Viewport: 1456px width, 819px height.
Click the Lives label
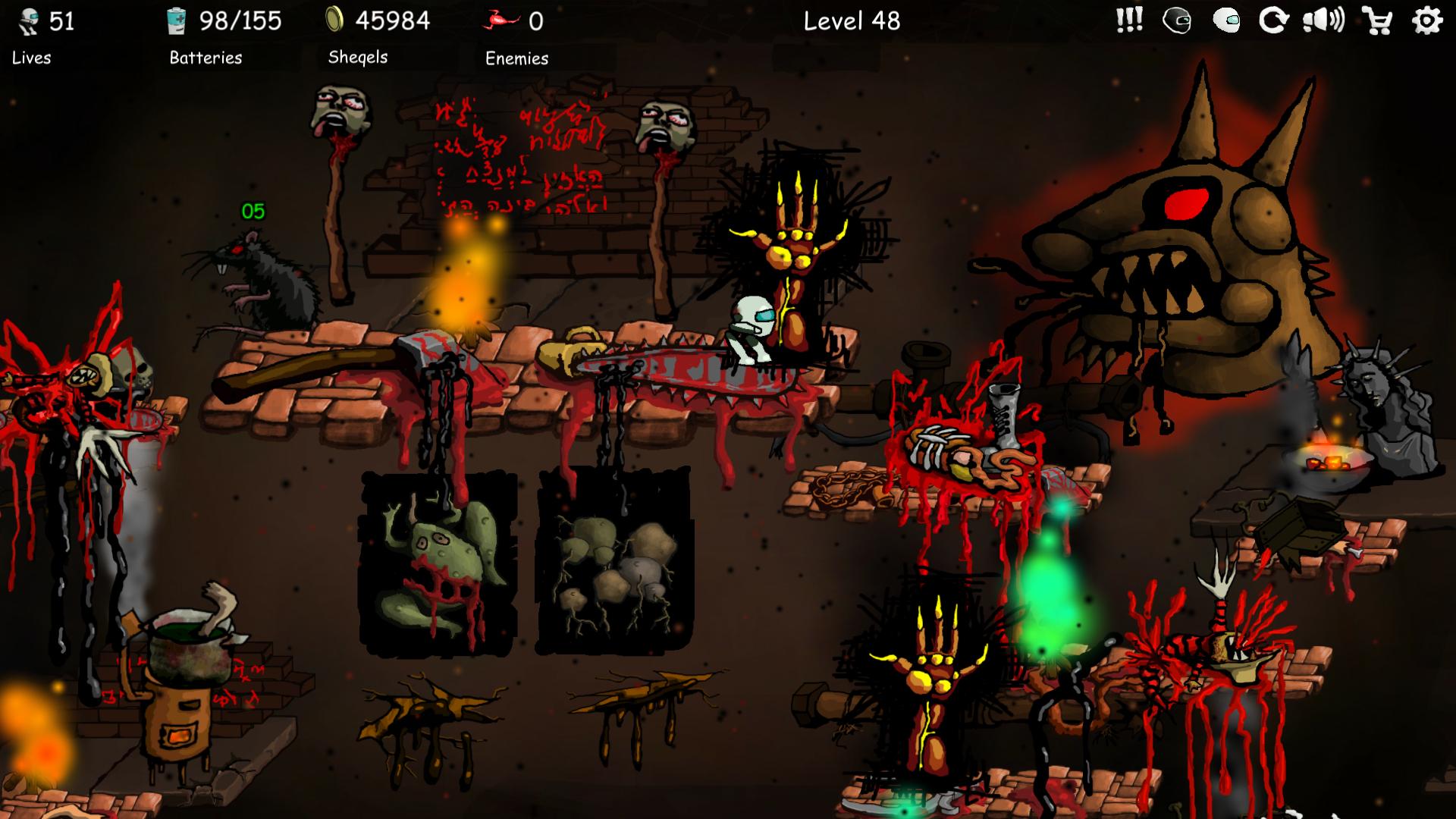[x=31, y=58]
